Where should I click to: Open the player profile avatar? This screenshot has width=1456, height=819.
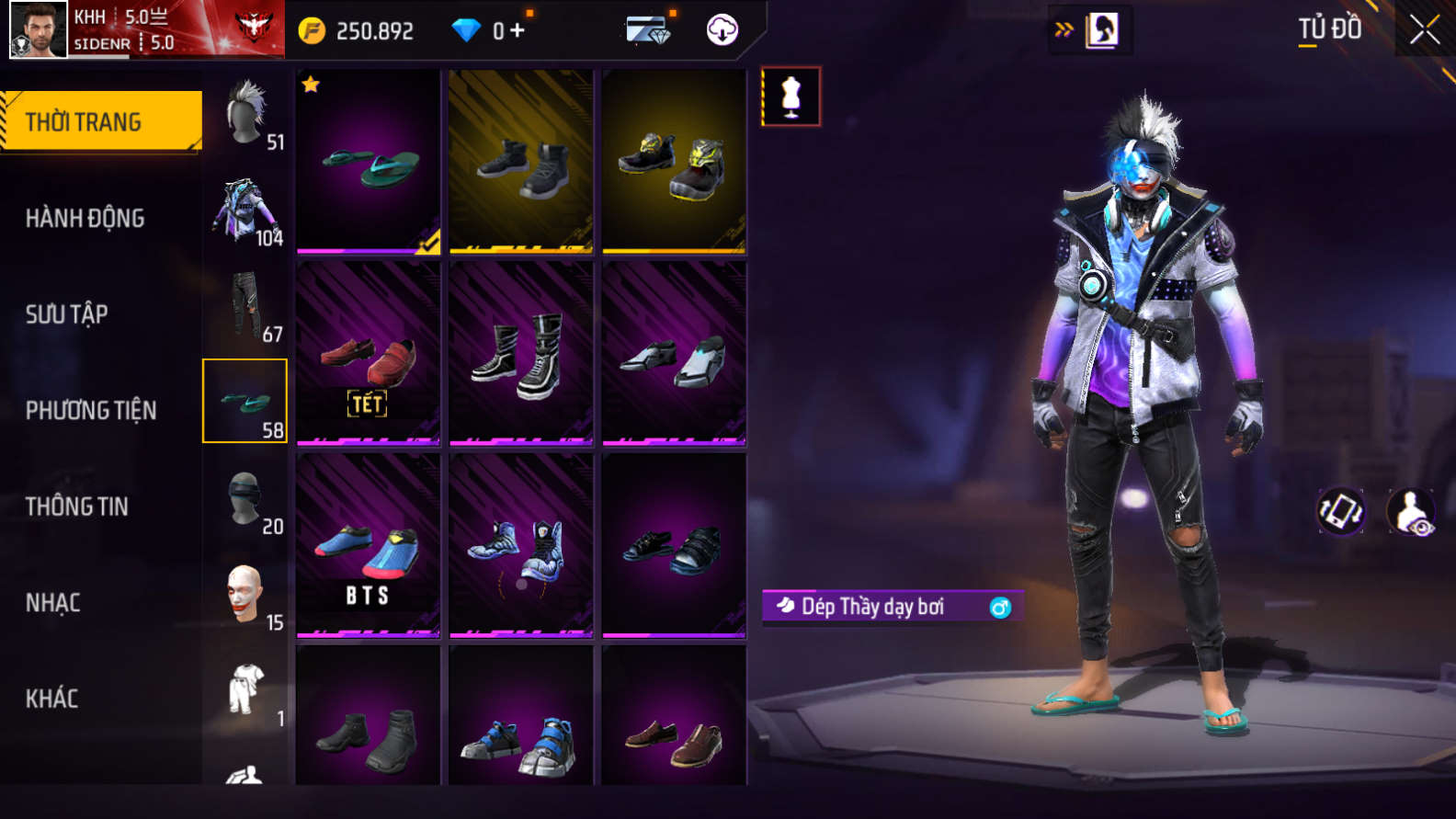point(39,30)
